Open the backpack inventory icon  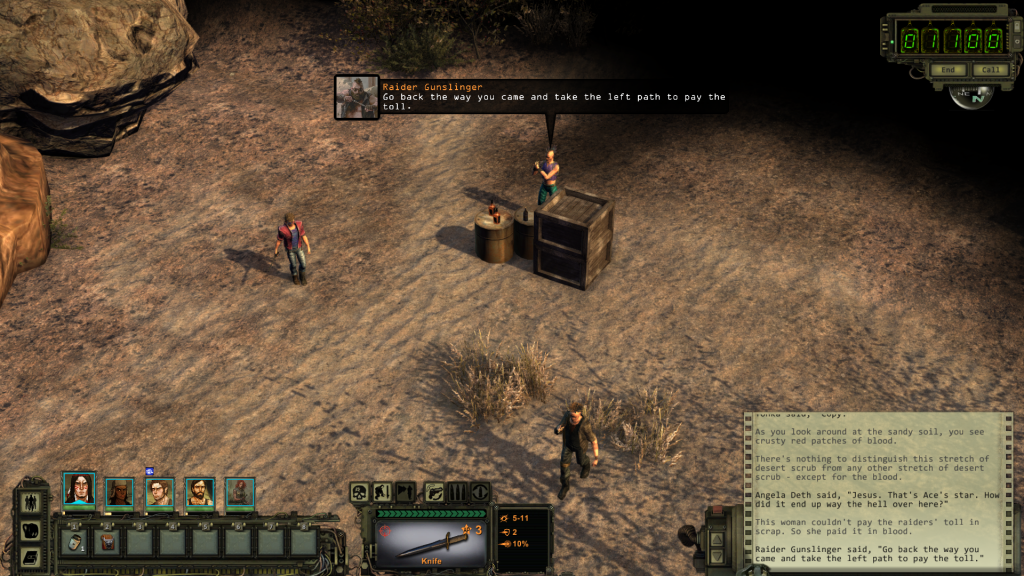coord(30,530)
